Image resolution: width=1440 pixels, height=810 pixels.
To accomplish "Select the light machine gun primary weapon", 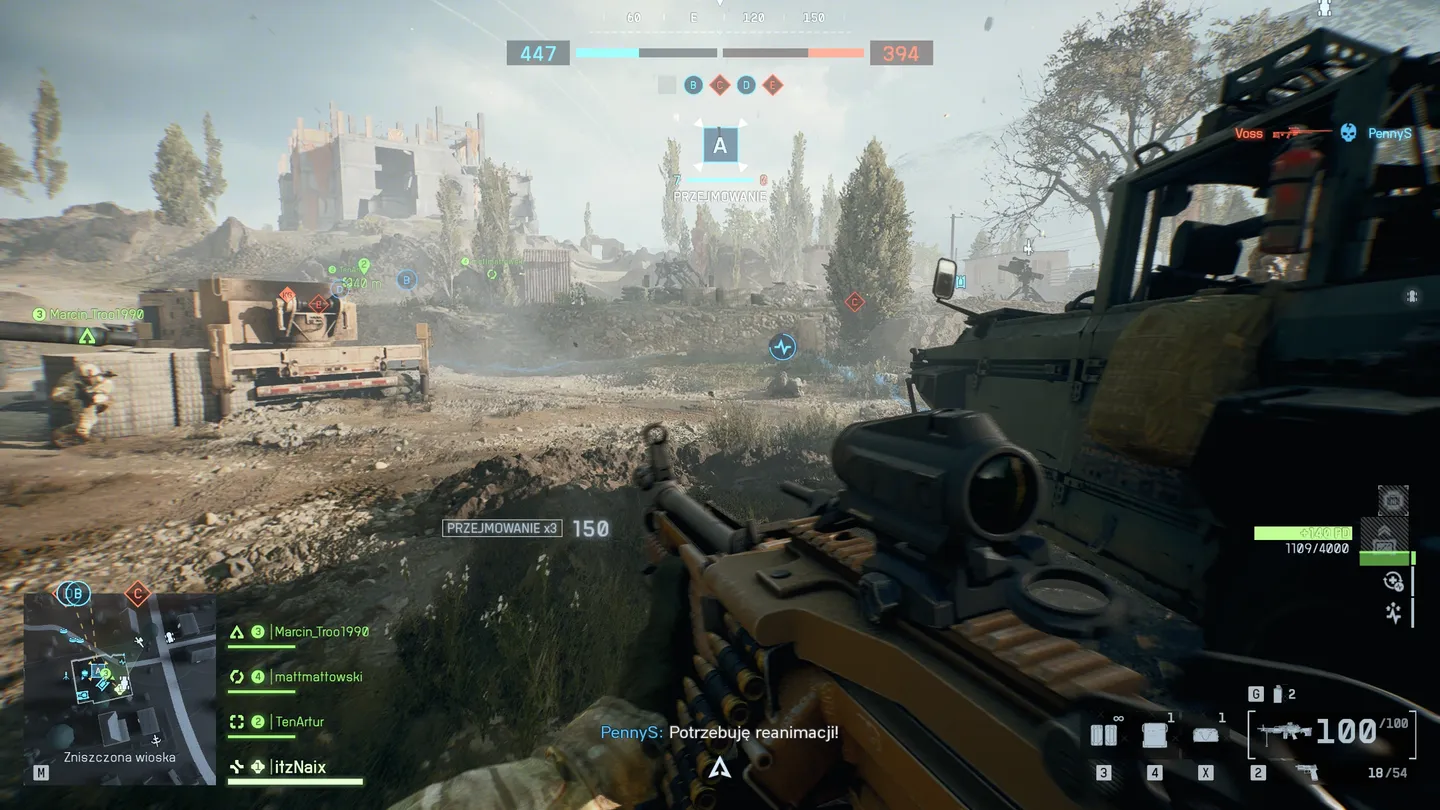I will click(x=1287, y=732).
